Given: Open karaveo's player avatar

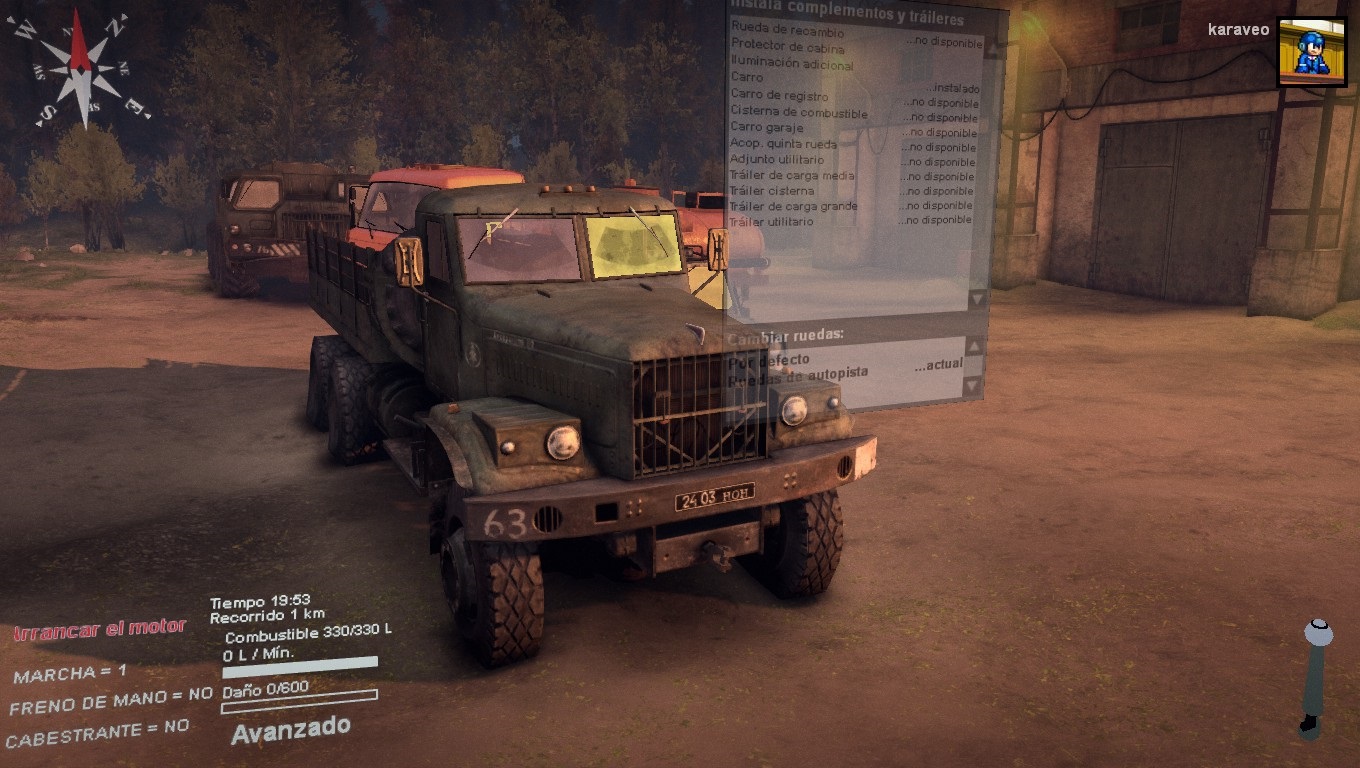Looking at the screenshot, I should (x=1312, y=51).
